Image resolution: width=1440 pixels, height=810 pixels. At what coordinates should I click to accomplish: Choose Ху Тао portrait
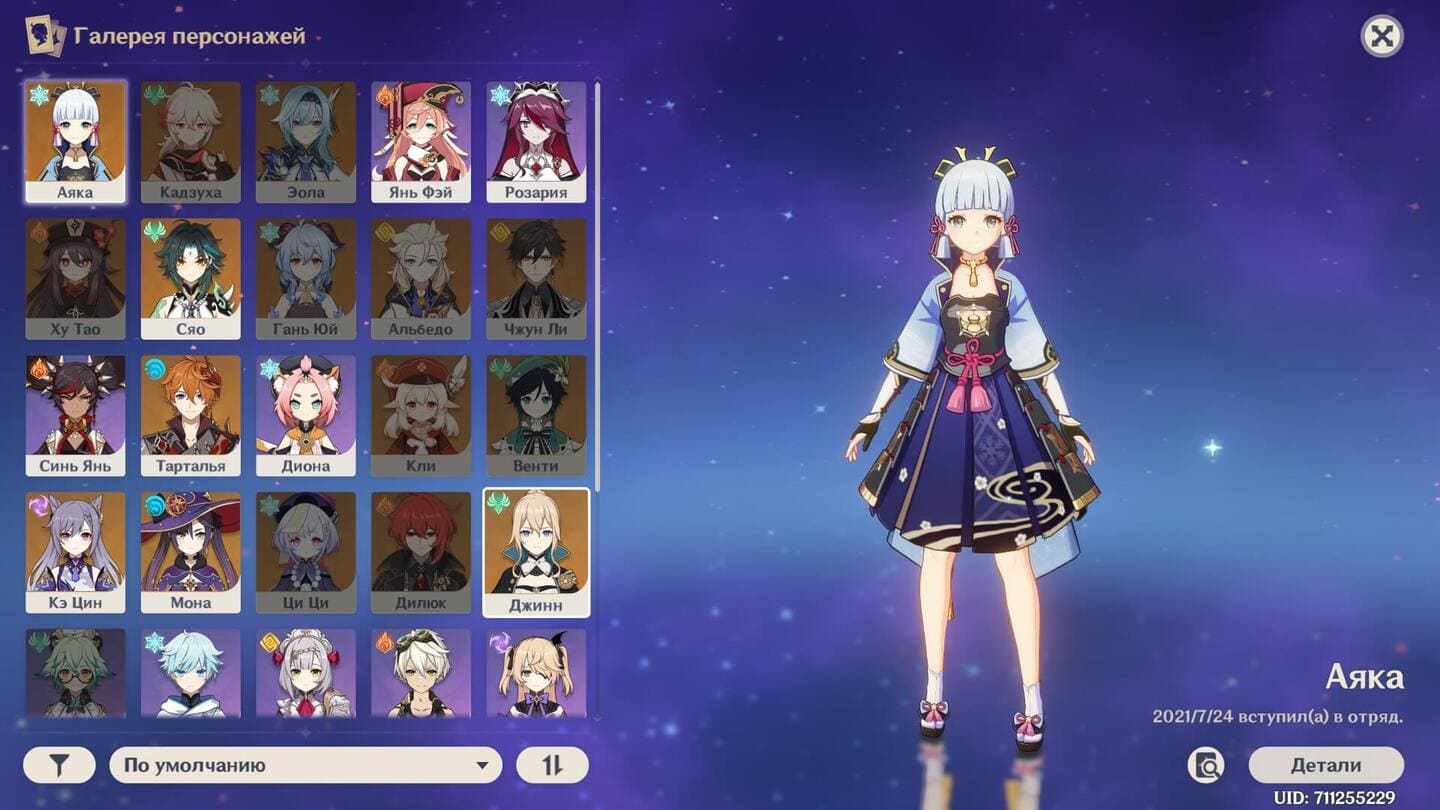75,278
